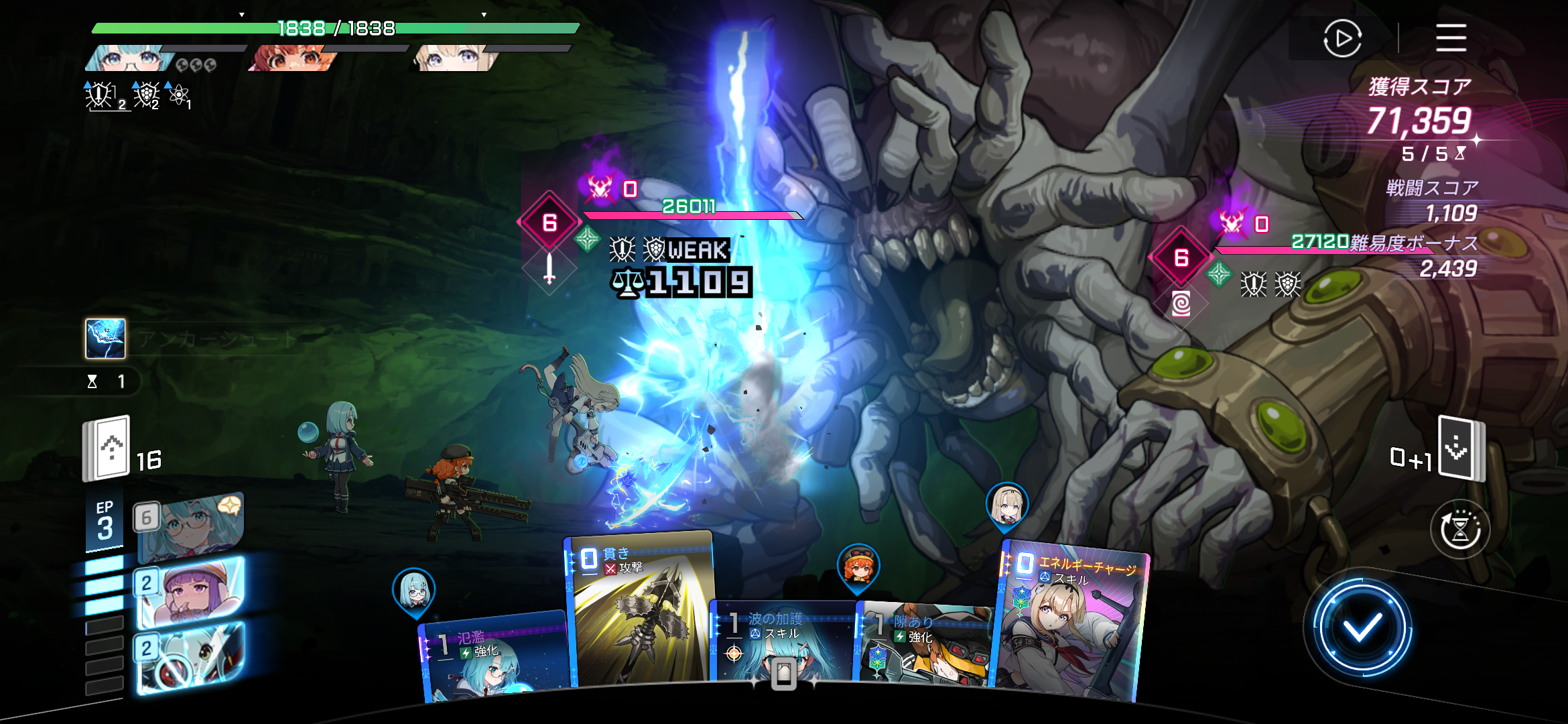The image size is (1568, 724).
Task: Open the draw pile showing 16 cards
Action: (107, 448)
